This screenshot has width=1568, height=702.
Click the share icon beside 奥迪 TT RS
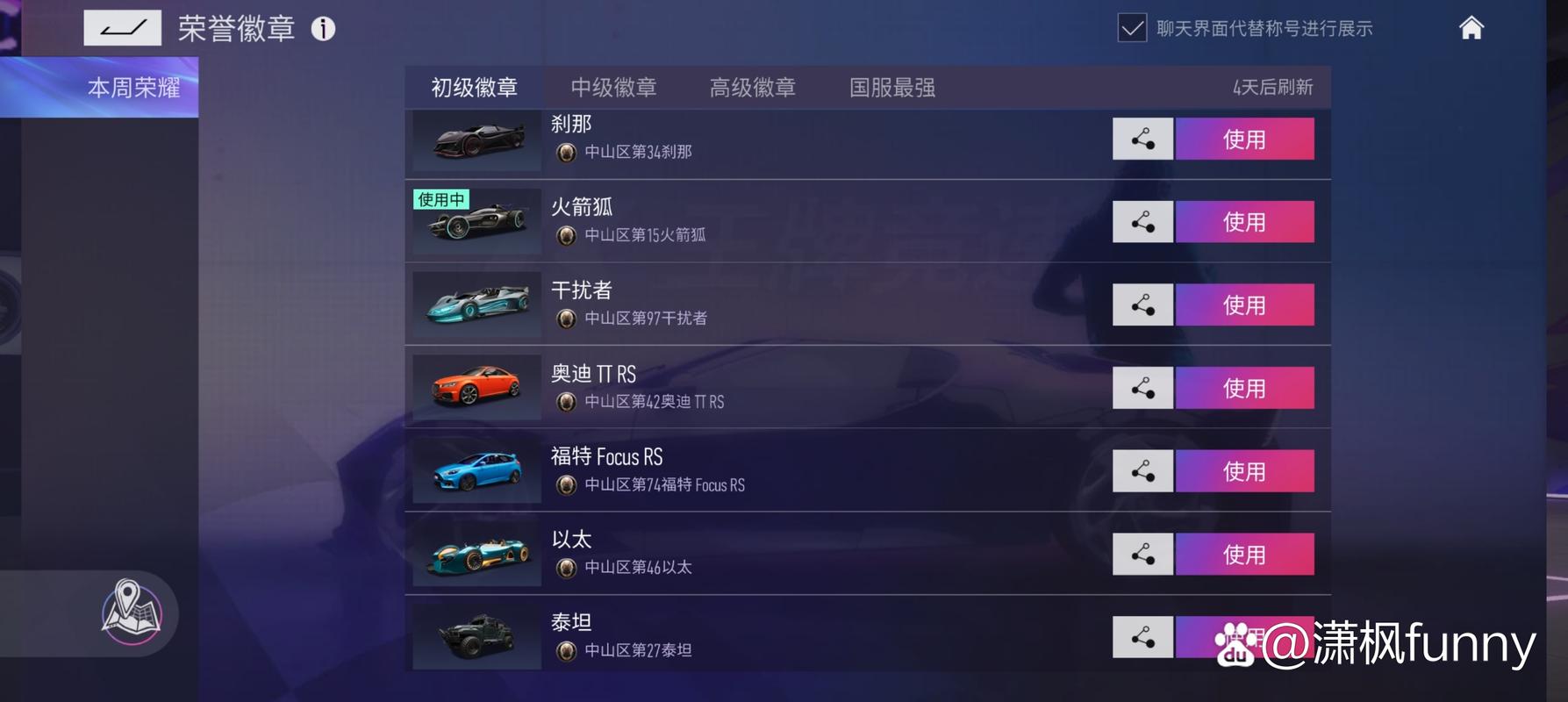[1142, 387]
